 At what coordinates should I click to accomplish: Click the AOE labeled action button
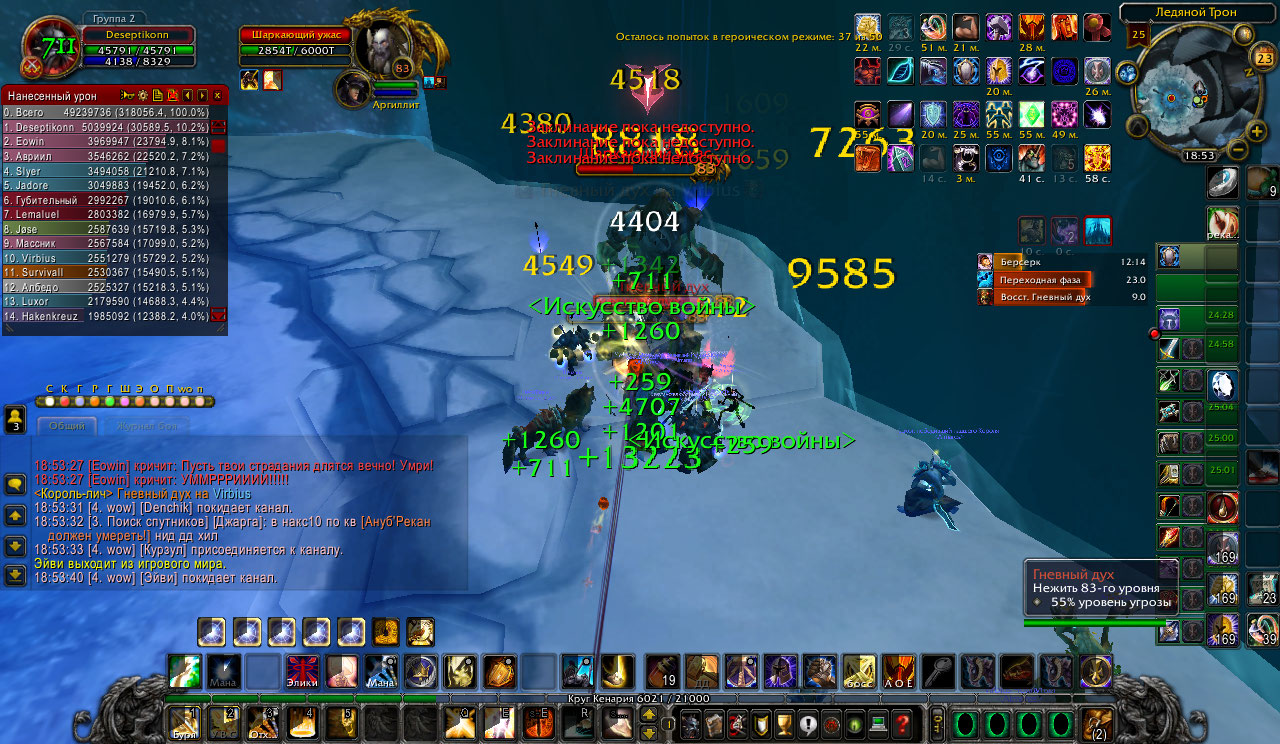point(898,671)
